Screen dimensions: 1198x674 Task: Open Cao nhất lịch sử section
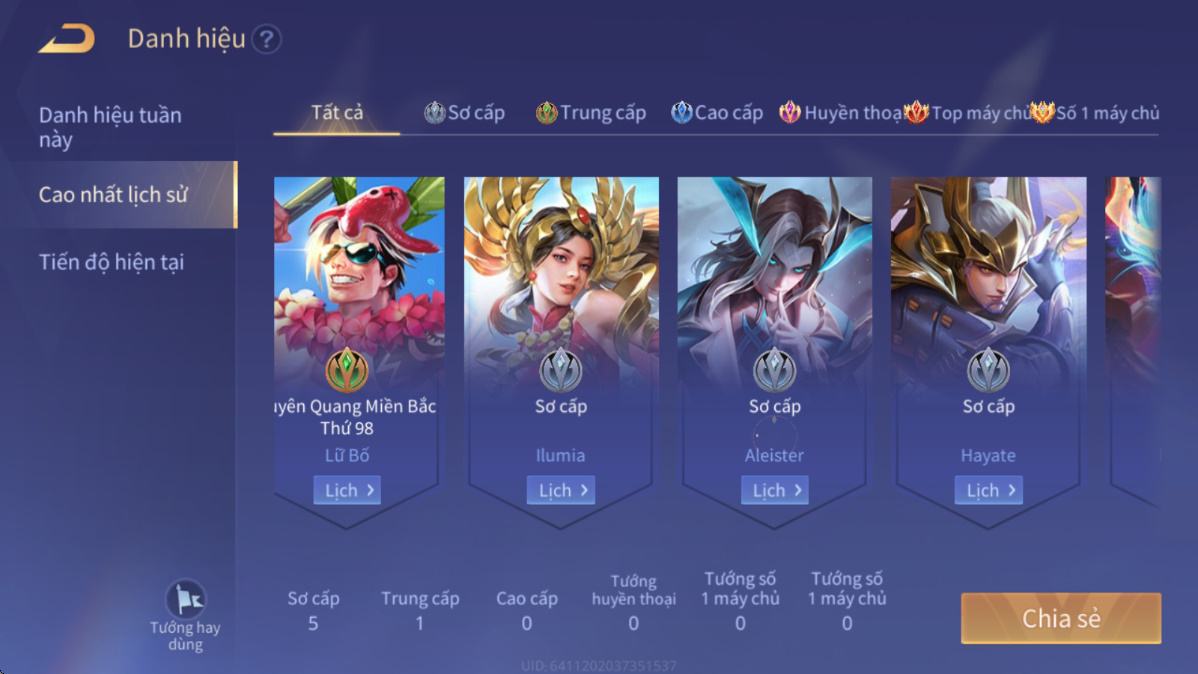(113, 194)
